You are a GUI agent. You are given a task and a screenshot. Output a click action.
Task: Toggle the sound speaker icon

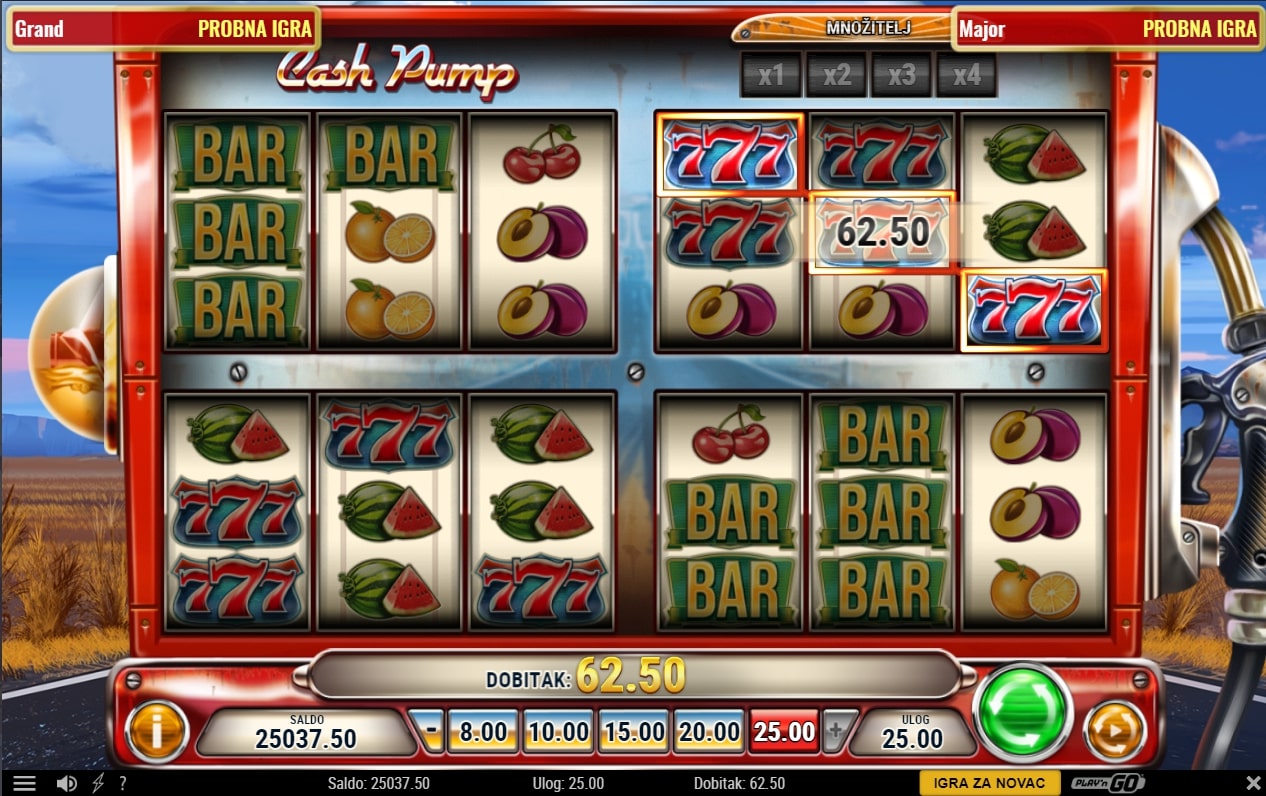click(67, 784)
